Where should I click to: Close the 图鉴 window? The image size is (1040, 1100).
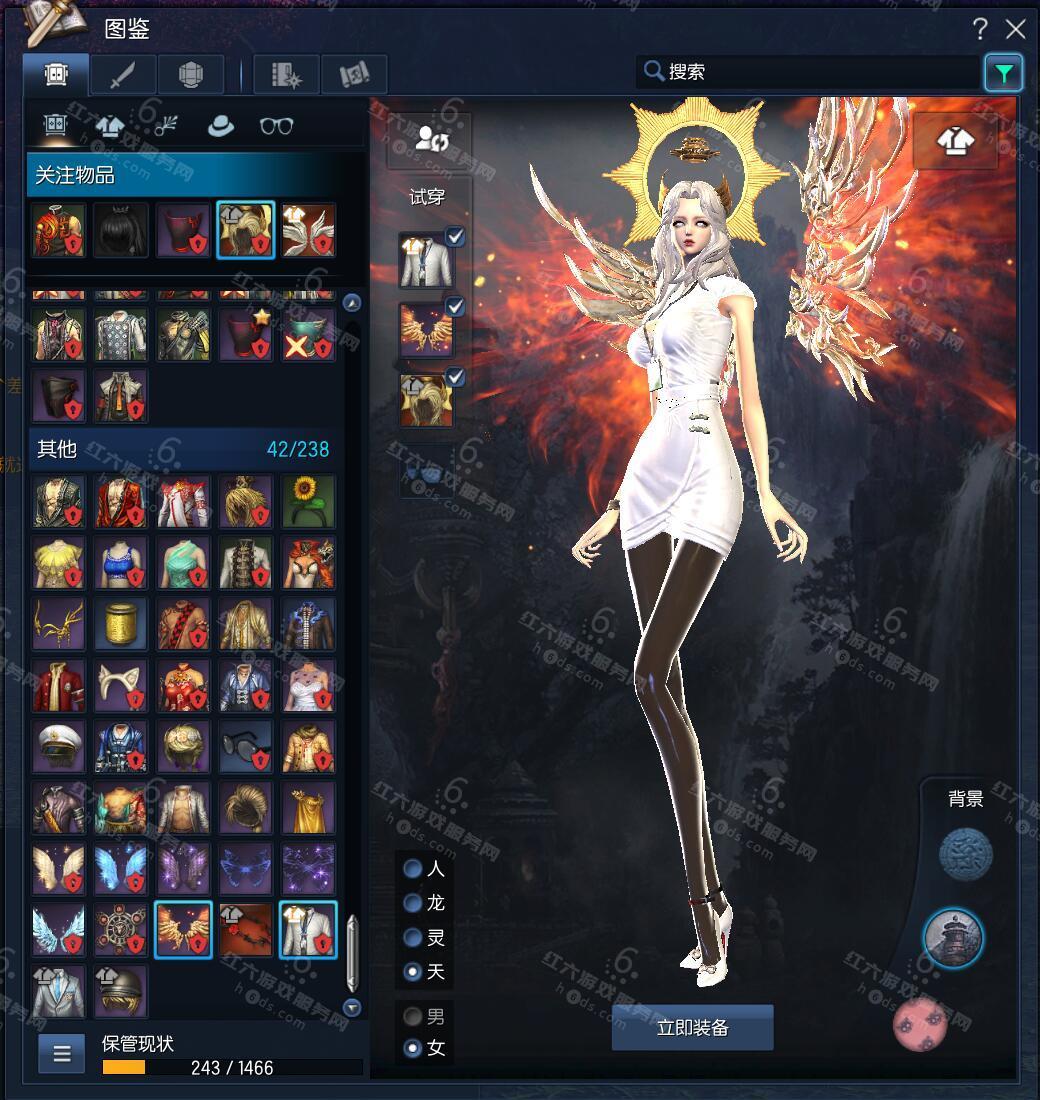pos(1016,29)
